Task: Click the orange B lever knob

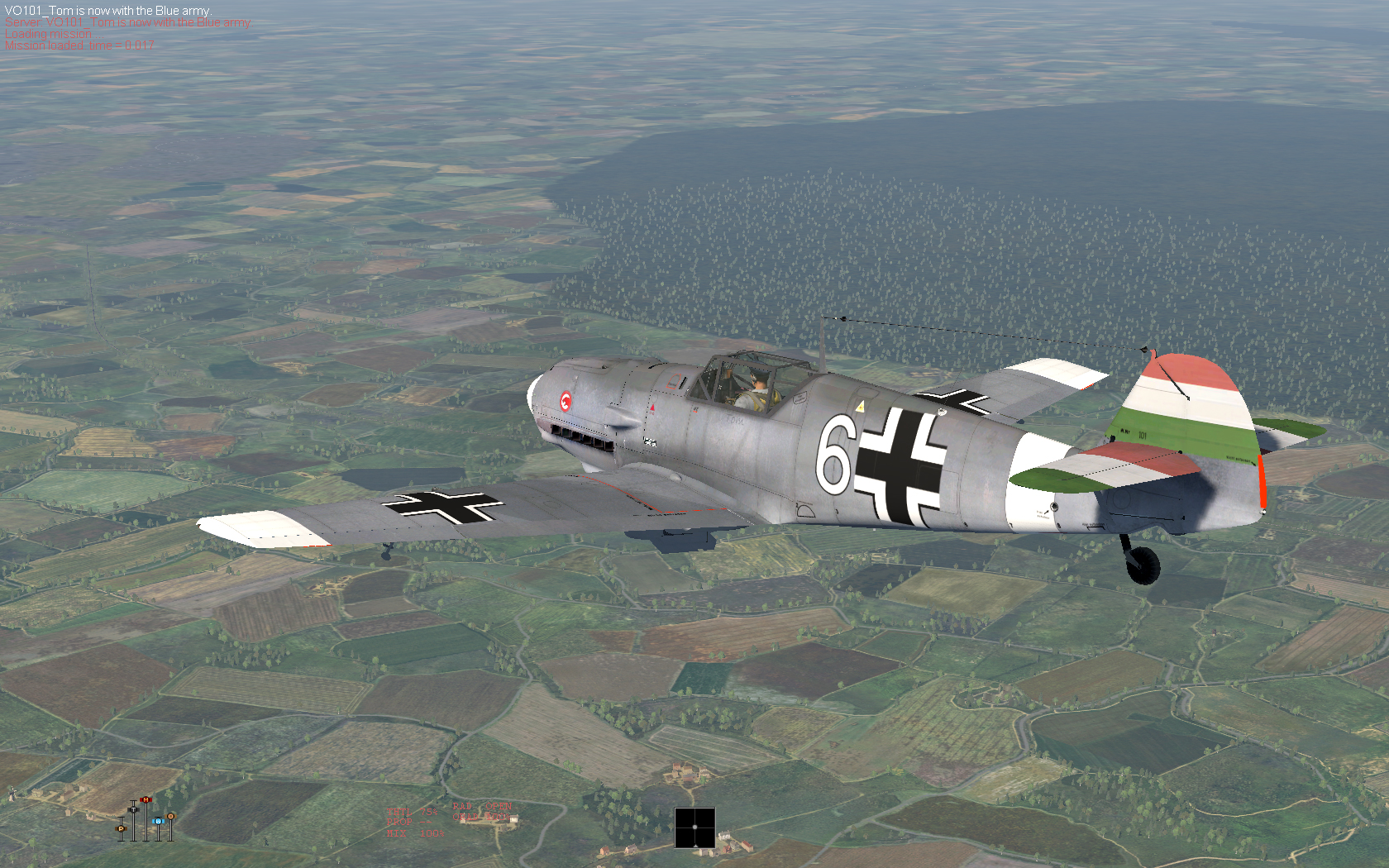Action: coord(171,817)
